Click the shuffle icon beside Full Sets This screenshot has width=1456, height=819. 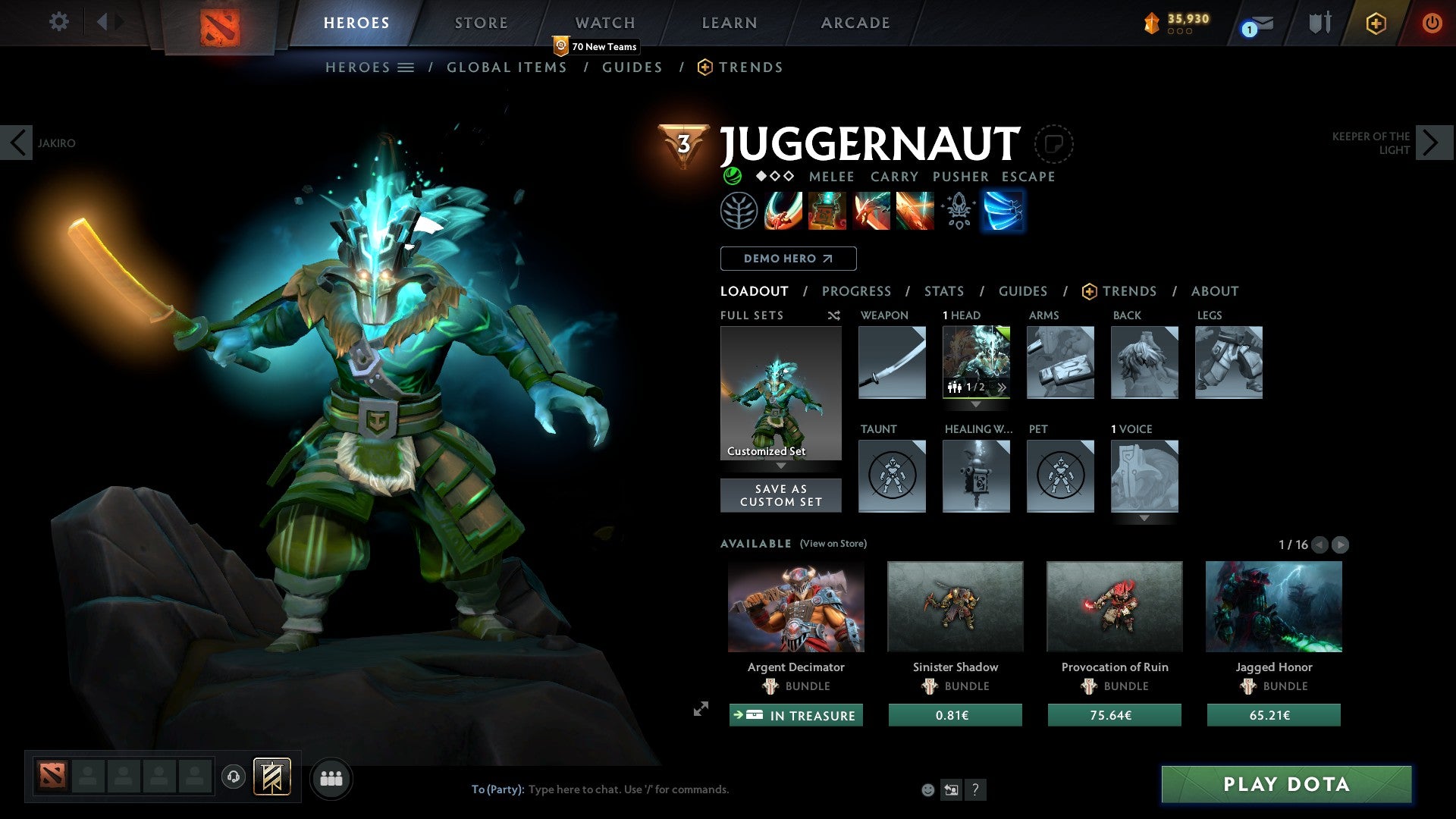pos(834,315)
